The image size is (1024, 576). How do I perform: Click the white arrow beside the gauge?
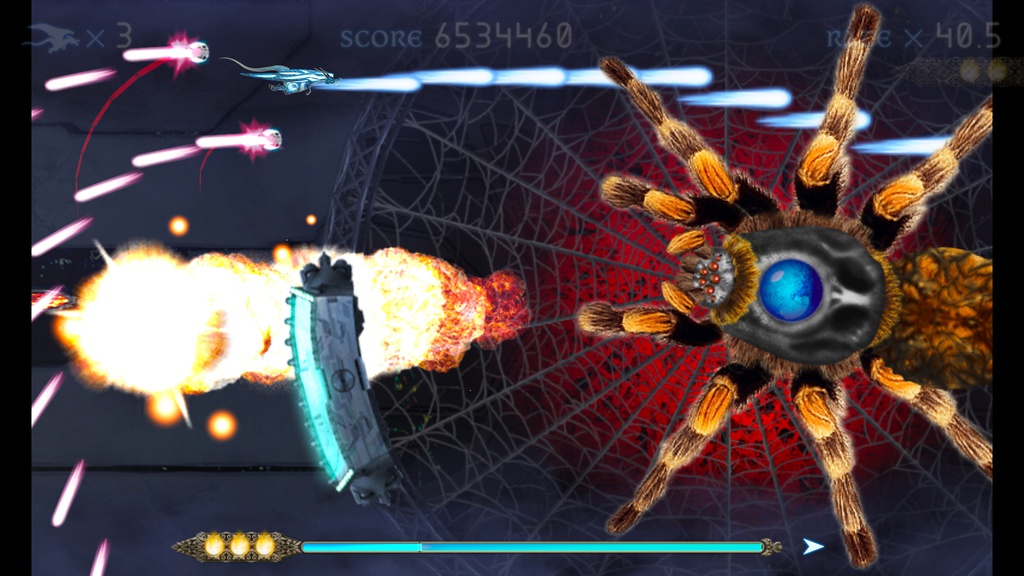click(814, 546)
